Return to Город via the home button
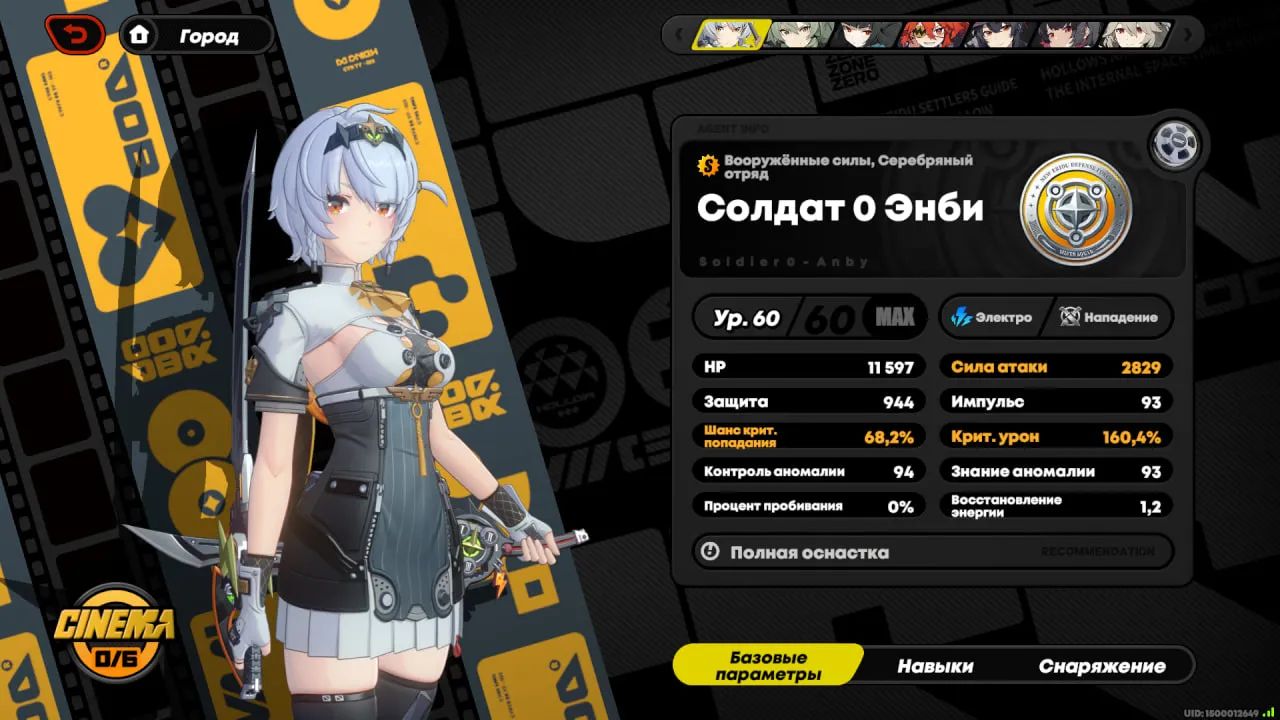The image size is (1280, 720). [196, 36]
